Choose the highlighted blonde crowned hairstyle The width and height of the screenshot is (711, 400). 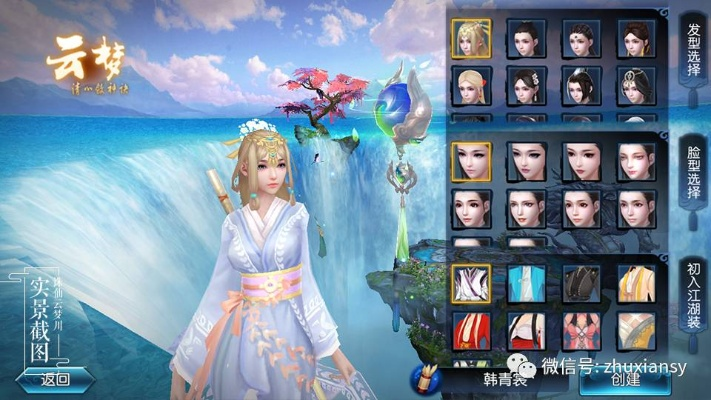point(470,38)
